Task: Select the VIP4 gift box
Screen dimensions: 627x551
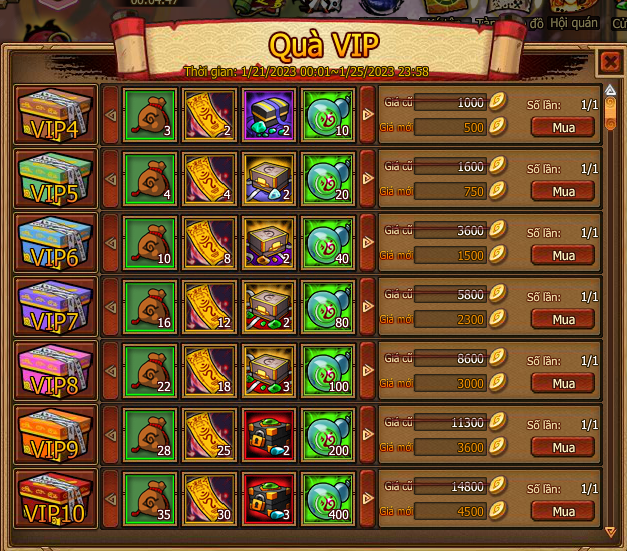Action: coord(56,115)
